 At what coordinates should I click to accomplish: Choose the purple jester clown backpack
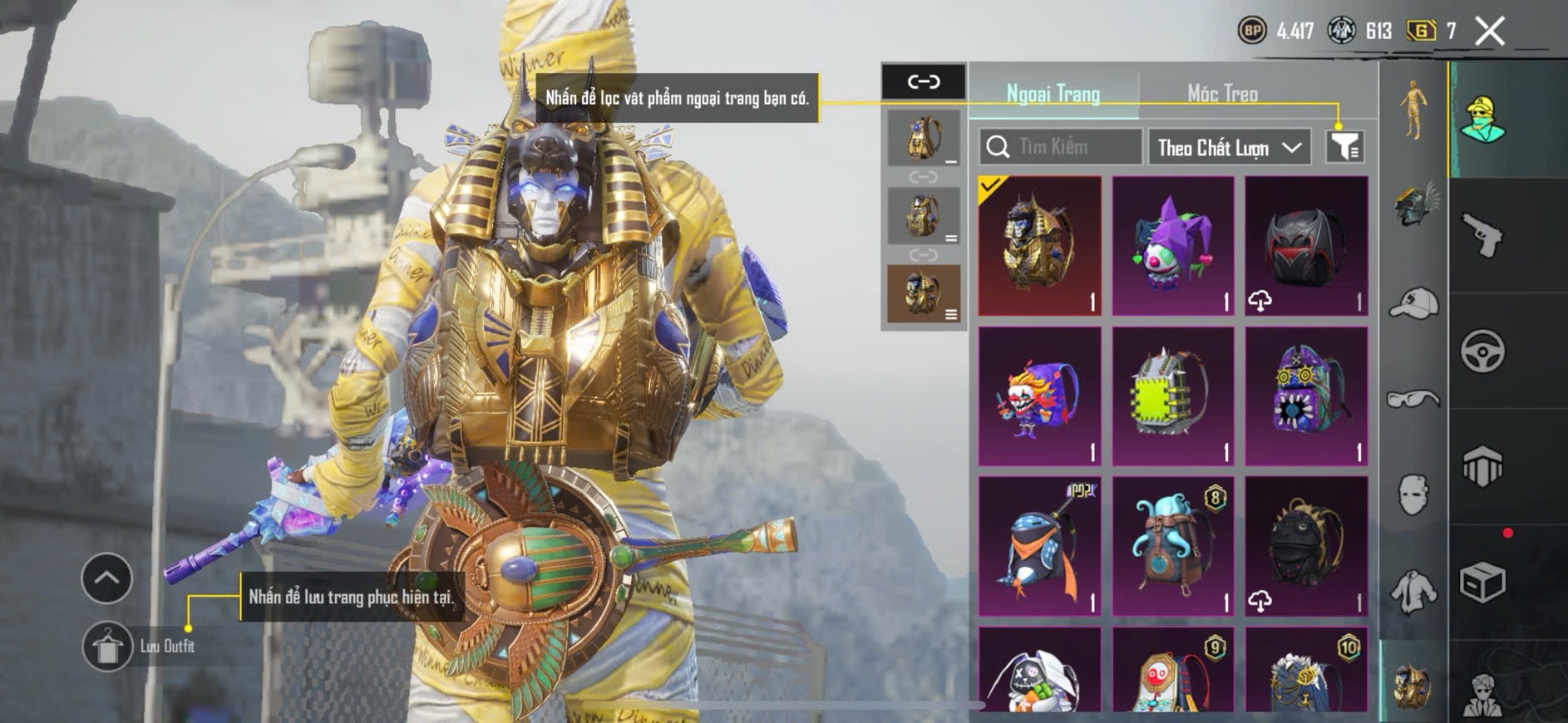click(x=1173, y=246)
